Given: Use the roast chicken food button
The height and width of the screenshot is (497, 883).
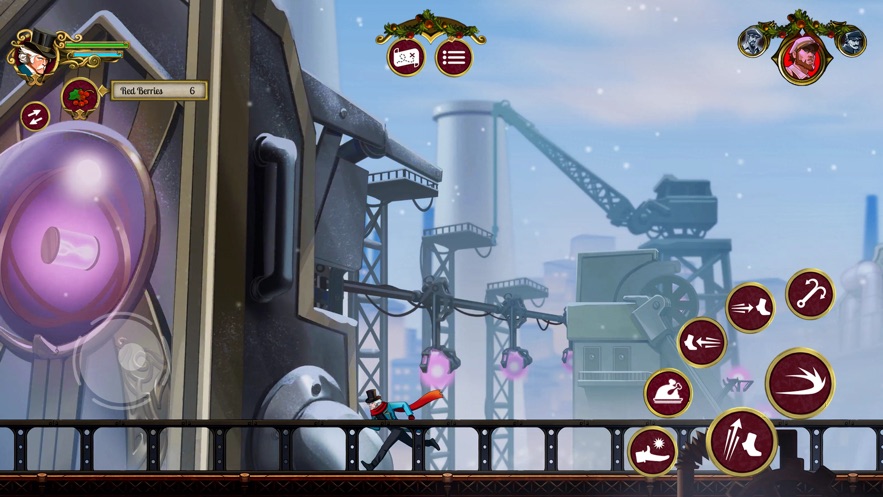Looking at the screenshot, I should click(x=668, y=392).
